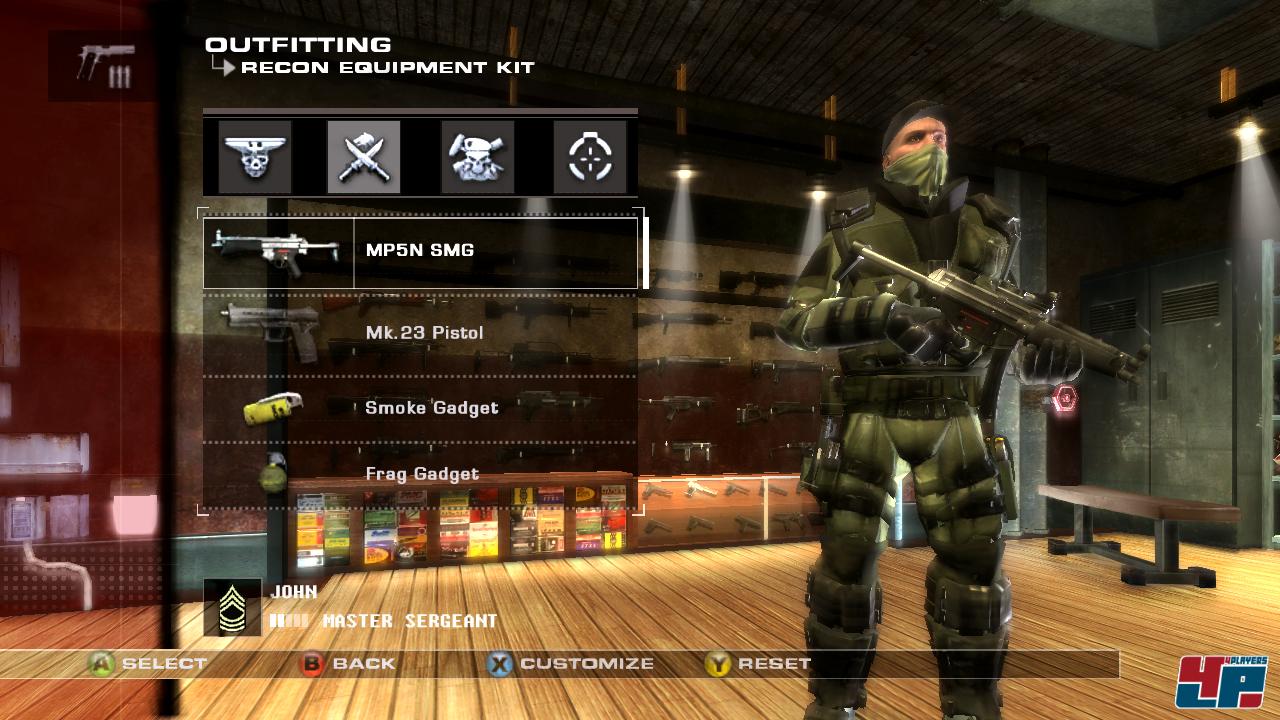Image resolution: width=1280 pixels, height=720 pixels.
Task: Click the Master Sergeant rank badge
Action: click(232, 607)
